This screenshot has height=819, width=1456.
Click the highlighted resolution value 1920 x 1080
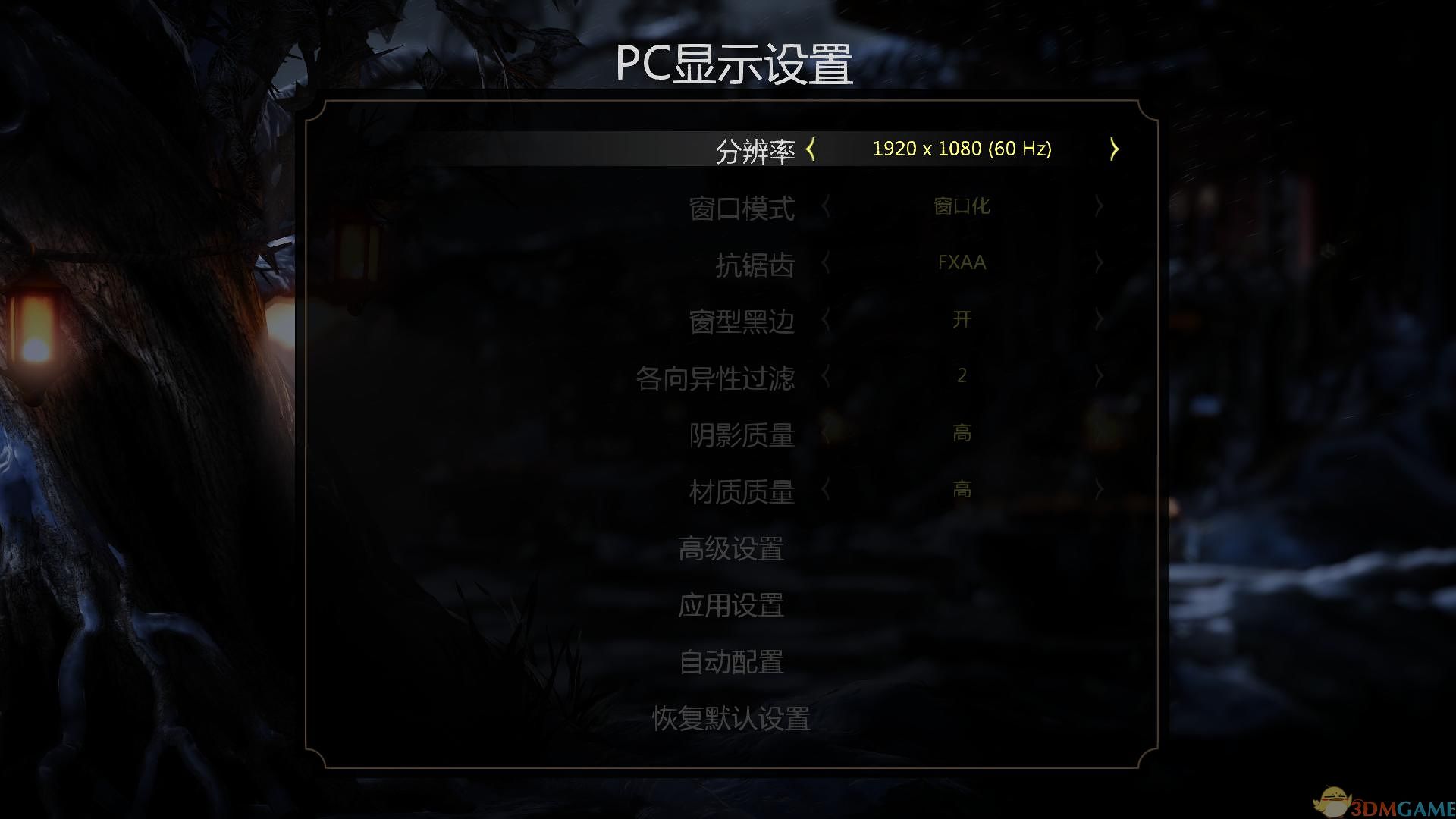pyautogui.click(x=963, y=149)
